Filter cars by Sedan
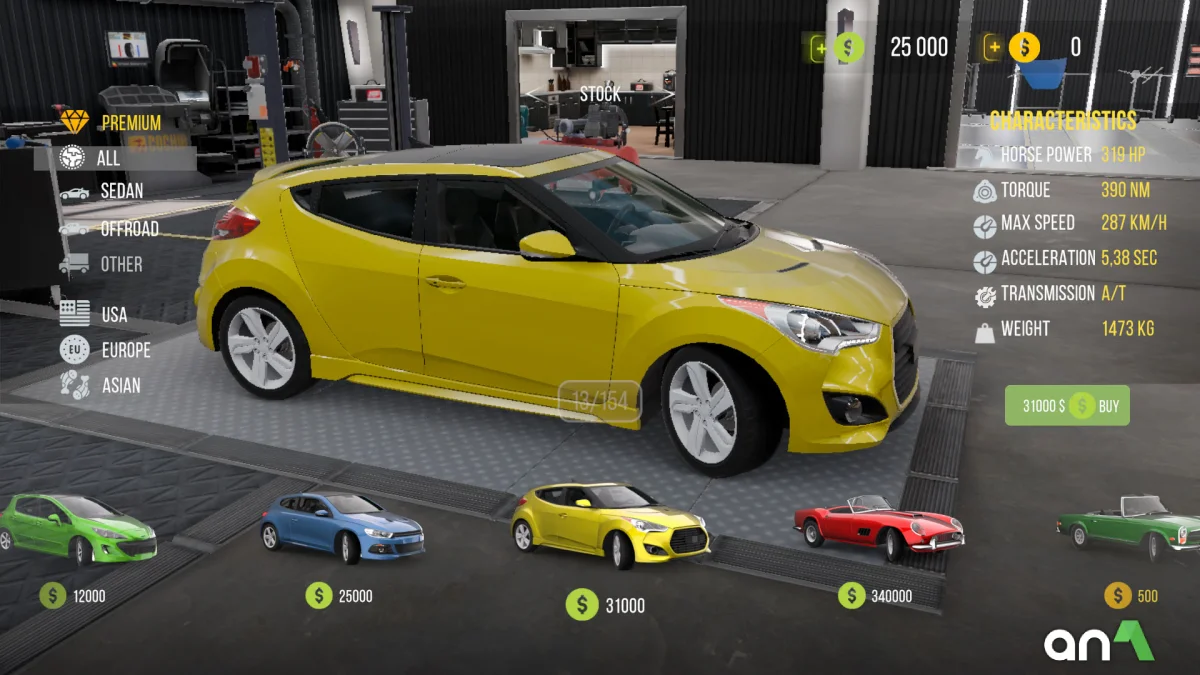Screen dimensions: 1200x675 click(121, 191)
